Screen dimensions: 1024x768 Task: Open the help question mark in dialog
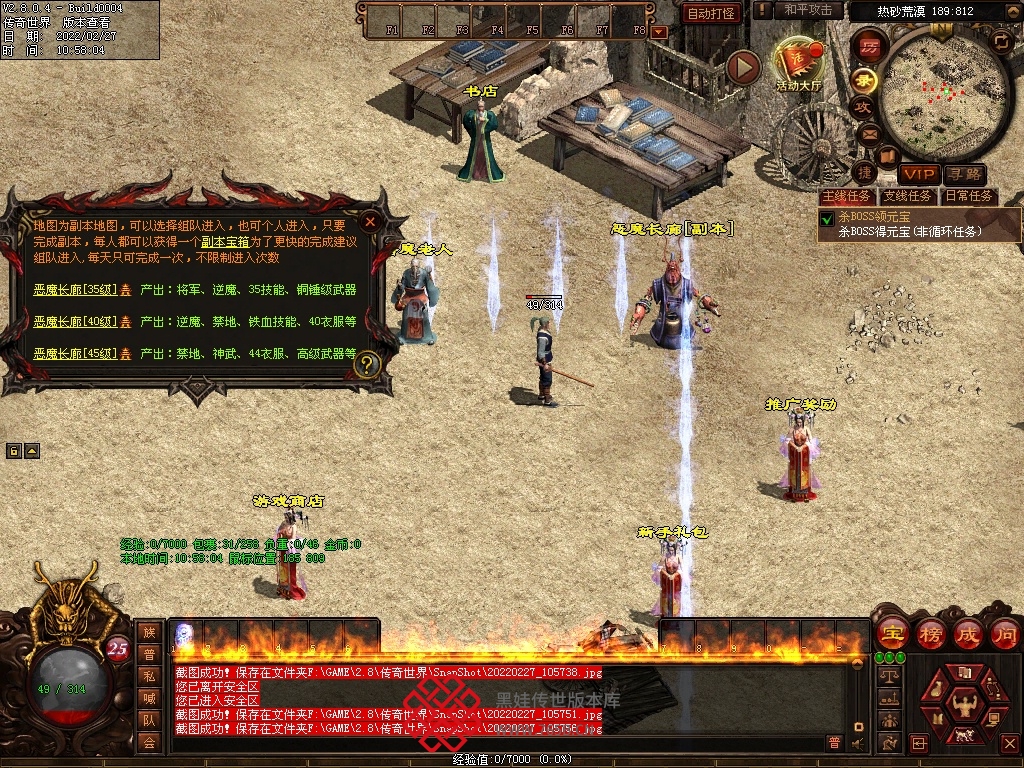(367, 364)
